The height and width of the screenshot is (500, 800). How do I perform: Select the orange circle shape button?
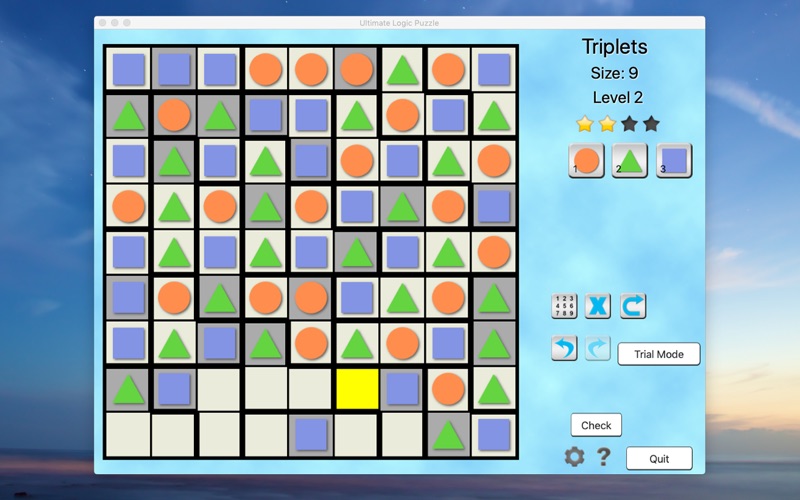(x=586, y=160)
